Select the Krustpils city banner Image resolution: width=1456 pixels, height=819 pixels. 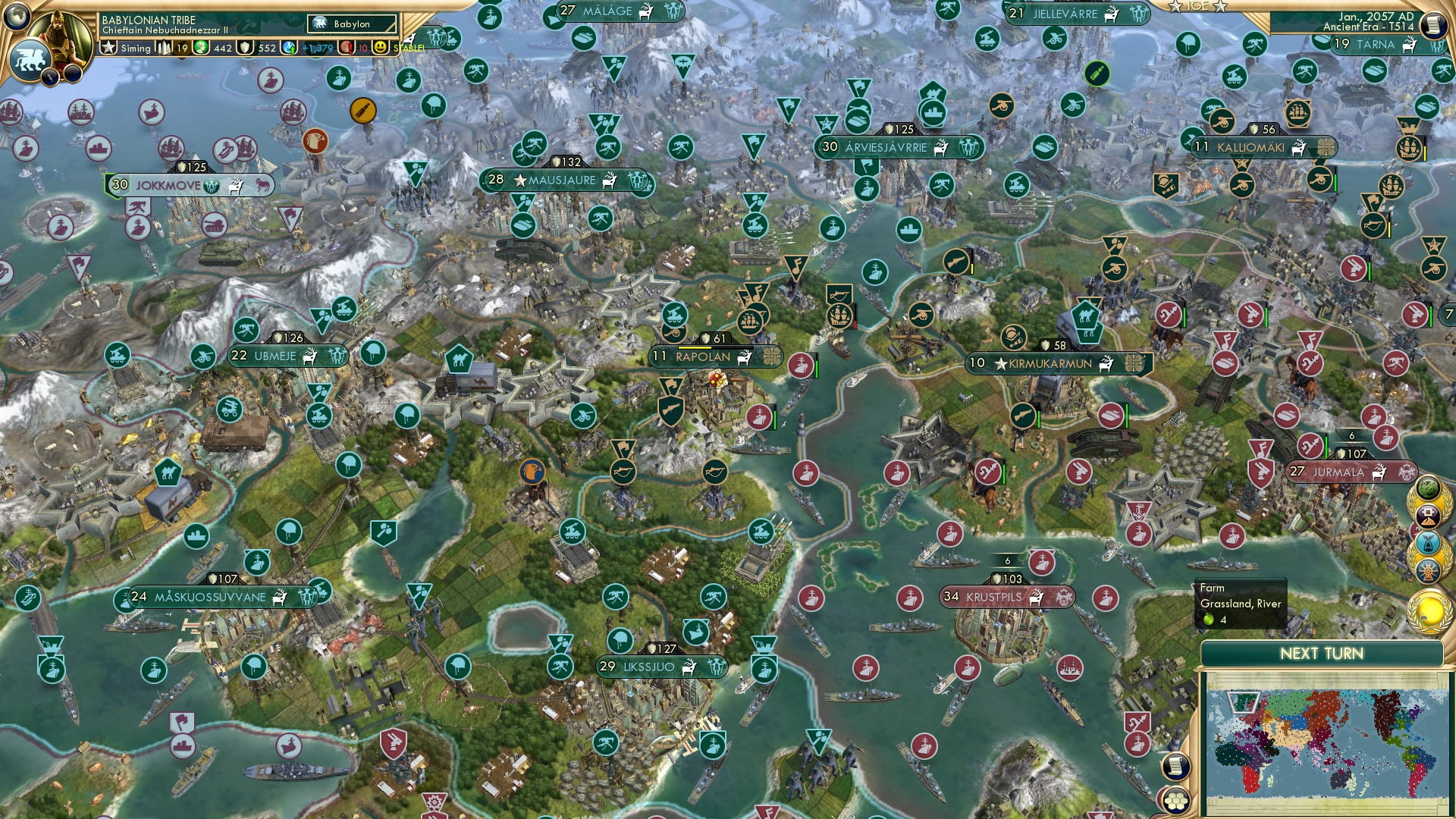1009,597
